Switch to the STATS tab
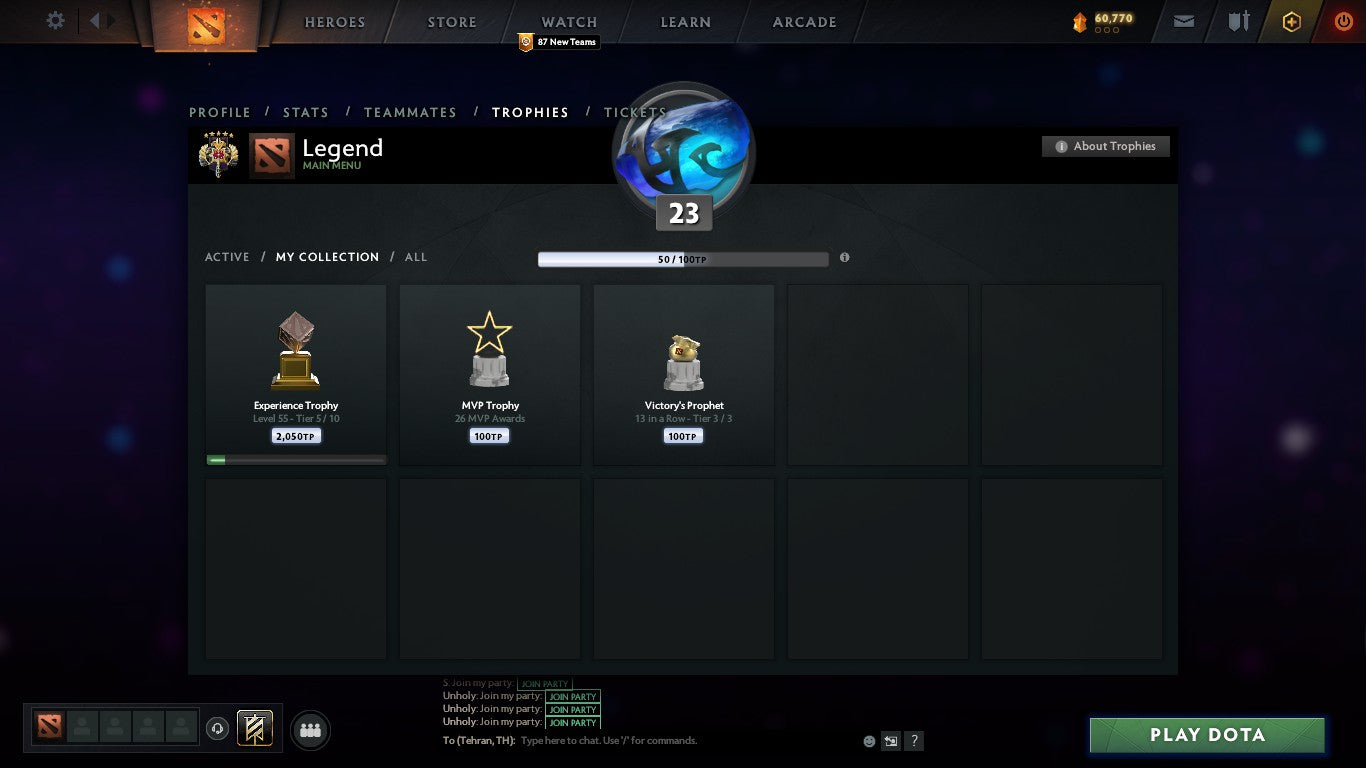This screenshot has width=1366, height=768. pyautogui.click(x=306, y=112)
